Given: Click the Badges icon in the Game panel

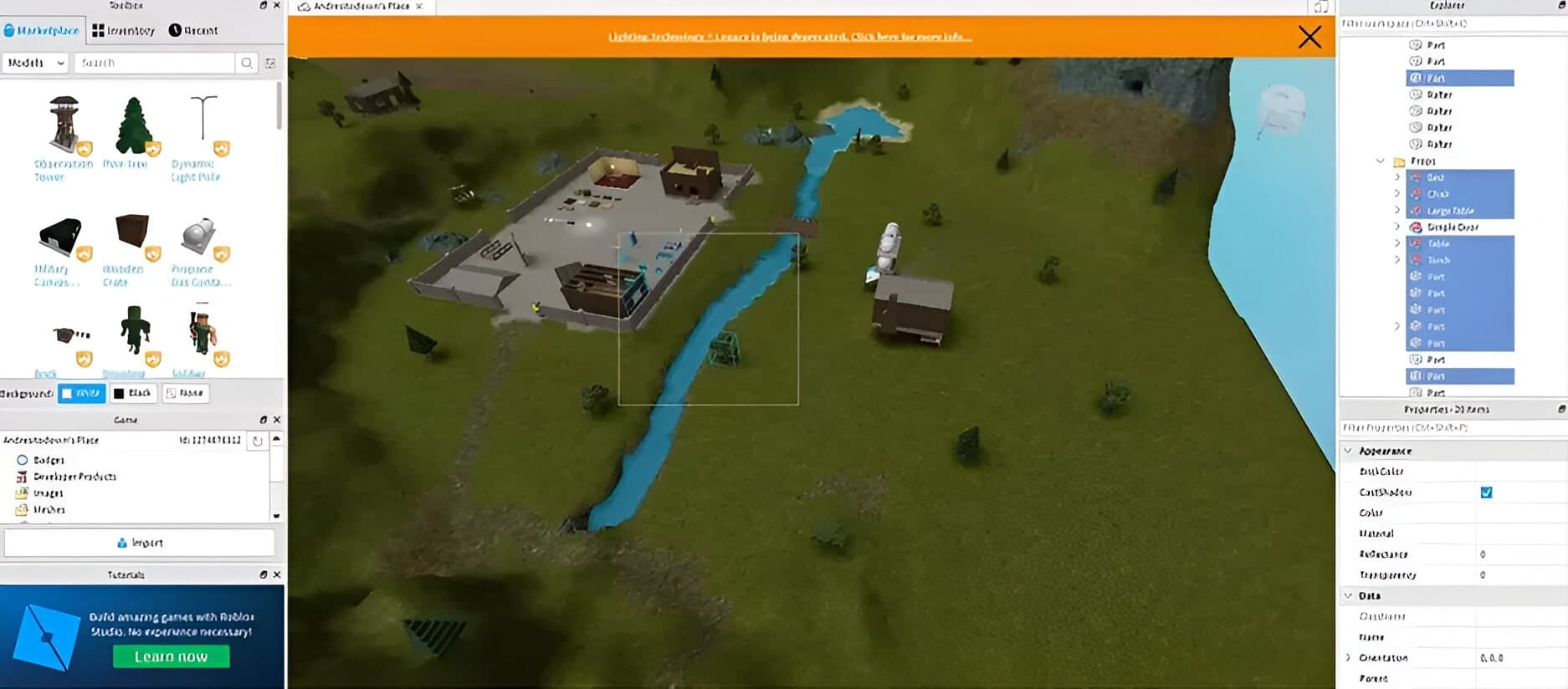Looking at the screenshot, I should (x=23, y=460).
